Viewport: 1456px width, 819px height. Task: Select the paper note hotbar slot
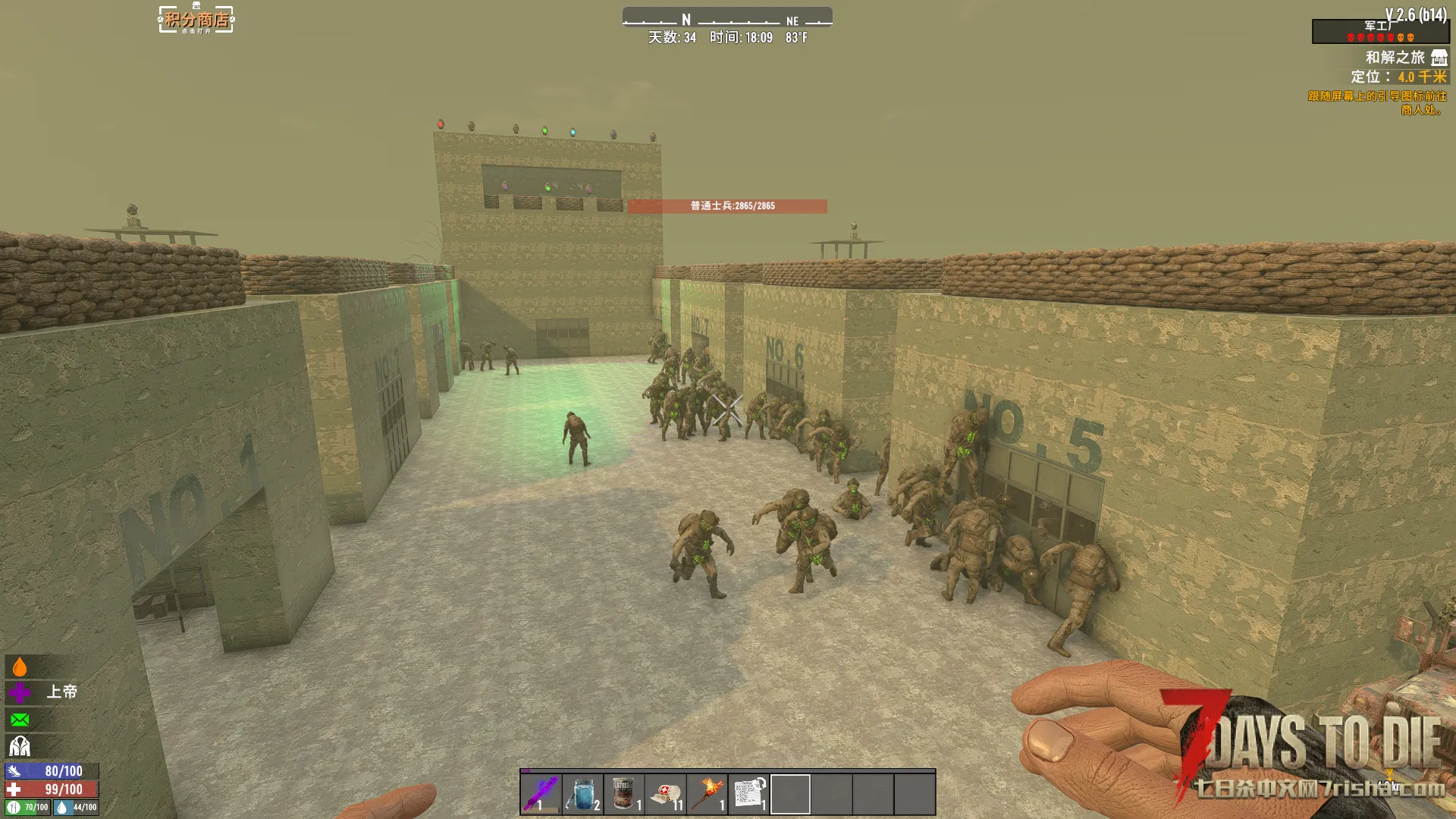(749, 793)
